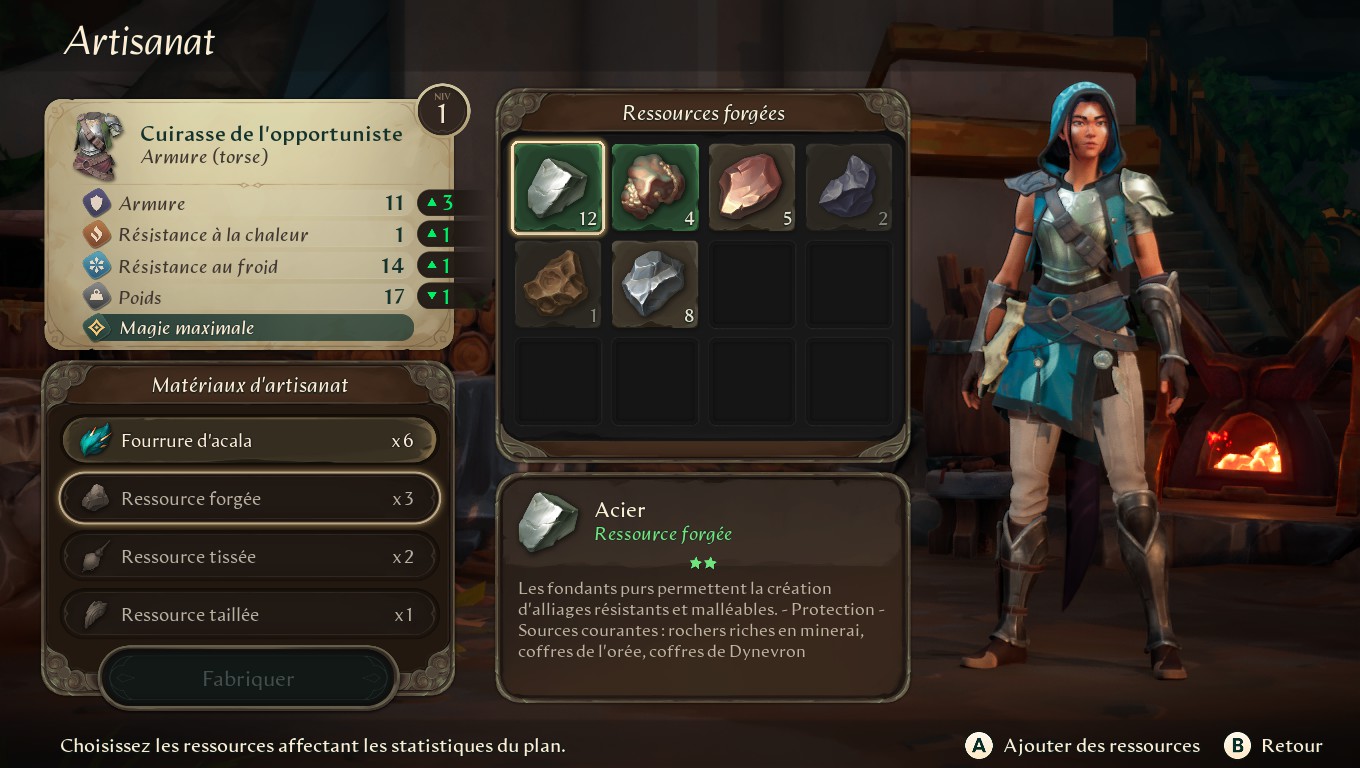Pick the reddish-brown ore slot with 4
Screen dimensions: 1360x768
coord(655,187)
